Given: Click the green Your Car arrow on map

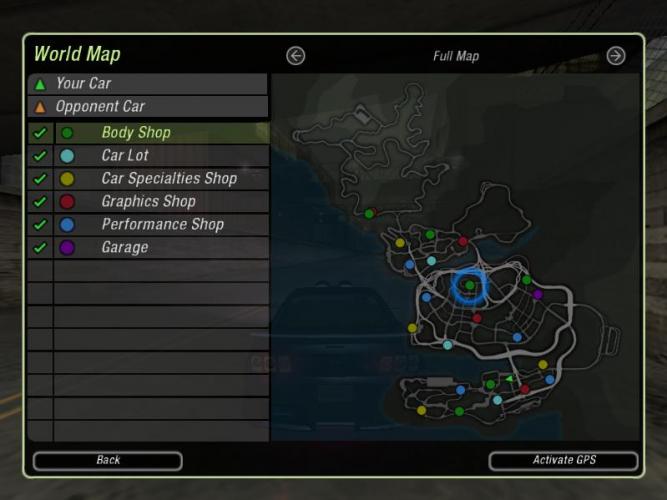Looking at the screenshot, I should 509,379.
